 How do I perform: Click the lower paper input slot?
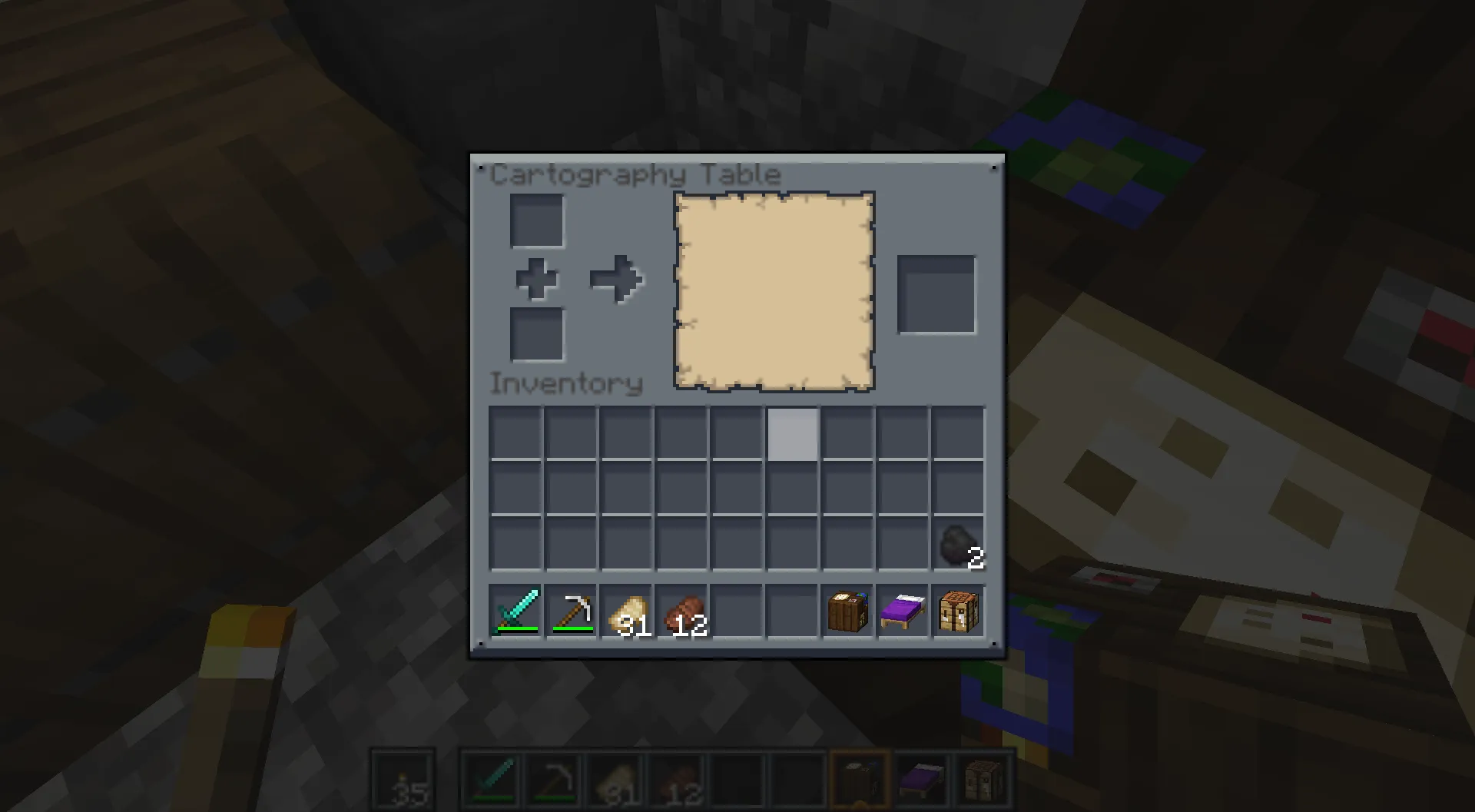pos(536,336)
